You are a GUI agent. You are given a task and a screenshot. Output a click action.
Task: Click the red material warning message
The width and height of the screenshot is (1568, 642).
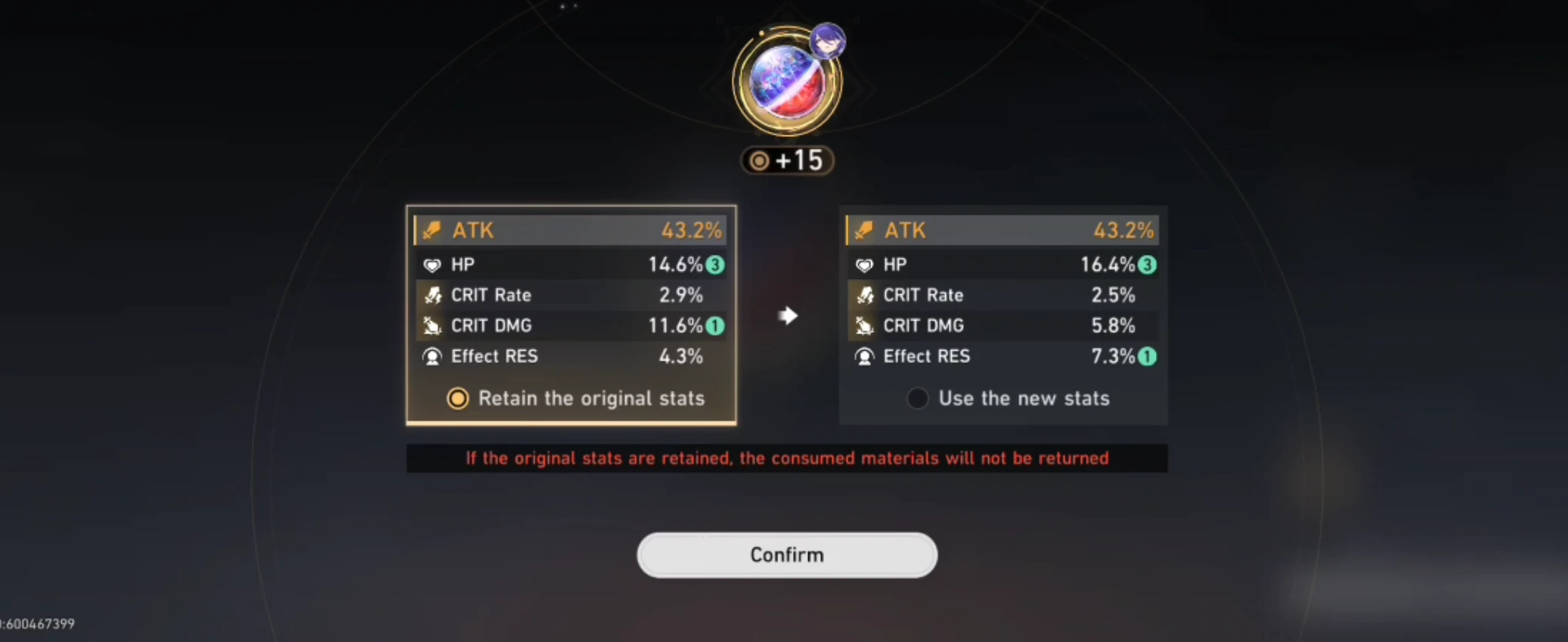tap(786, 457)
